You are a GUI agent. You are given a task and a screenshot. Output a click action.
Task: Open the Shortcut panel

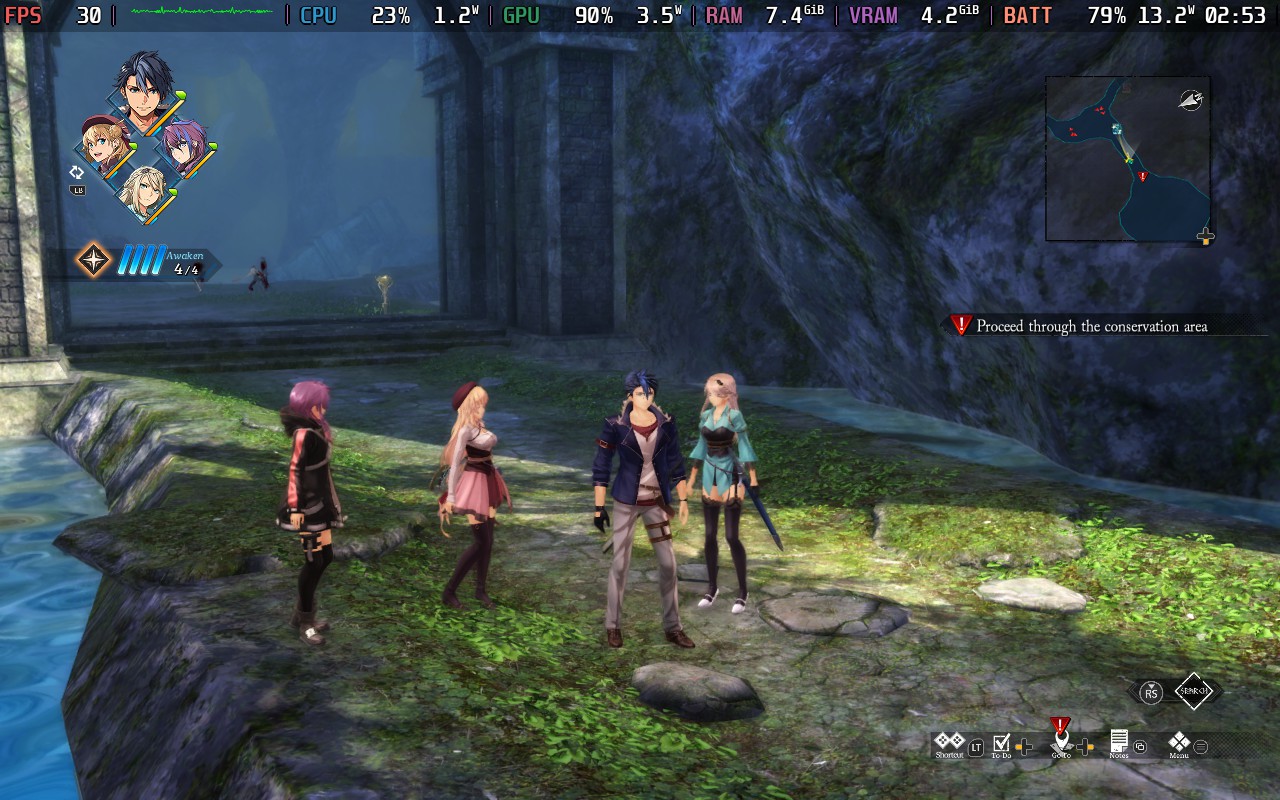[949, 744]
